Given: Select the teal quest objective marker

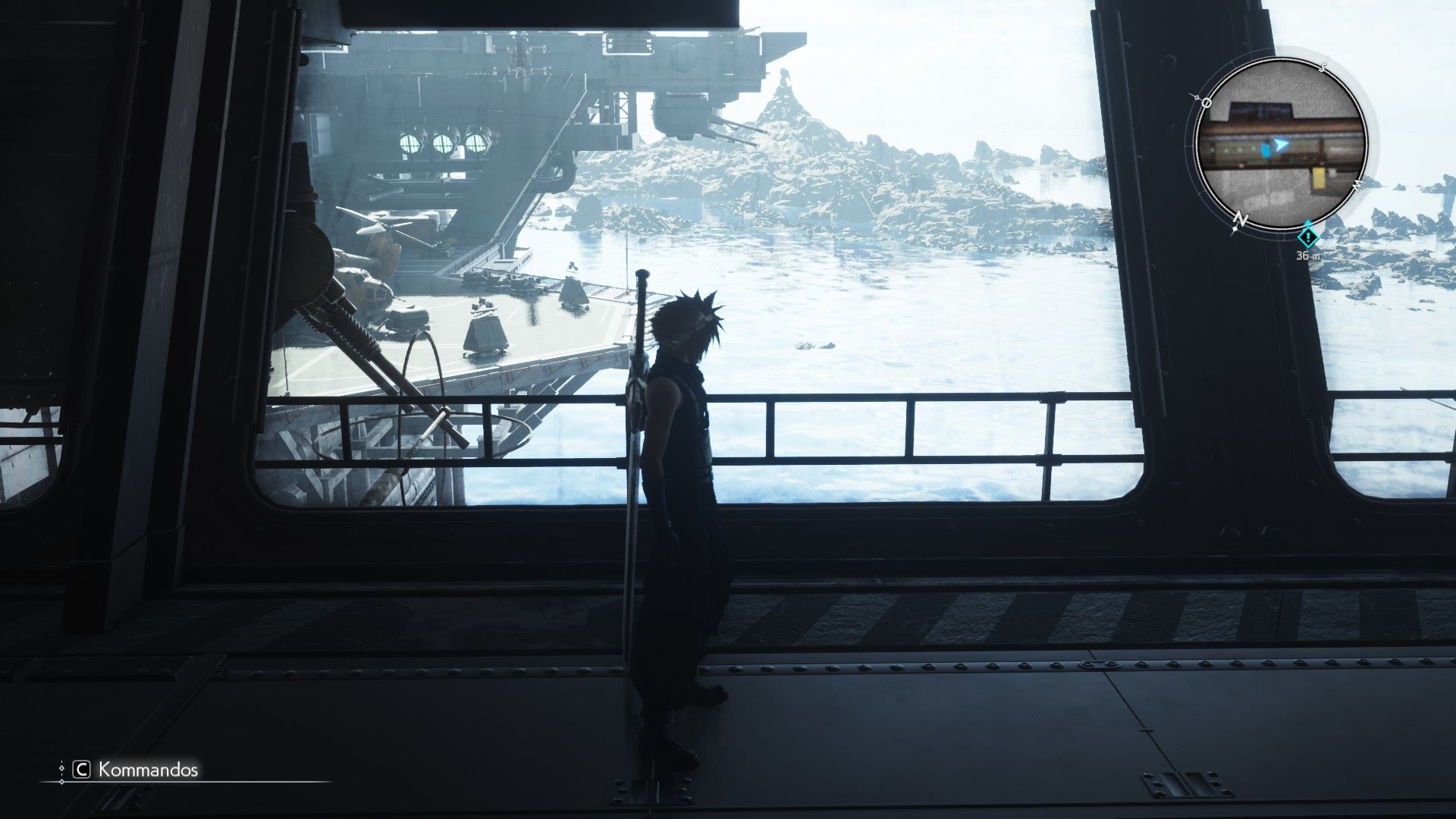Looking at the screenshot, I should (x=1308, y=237).
